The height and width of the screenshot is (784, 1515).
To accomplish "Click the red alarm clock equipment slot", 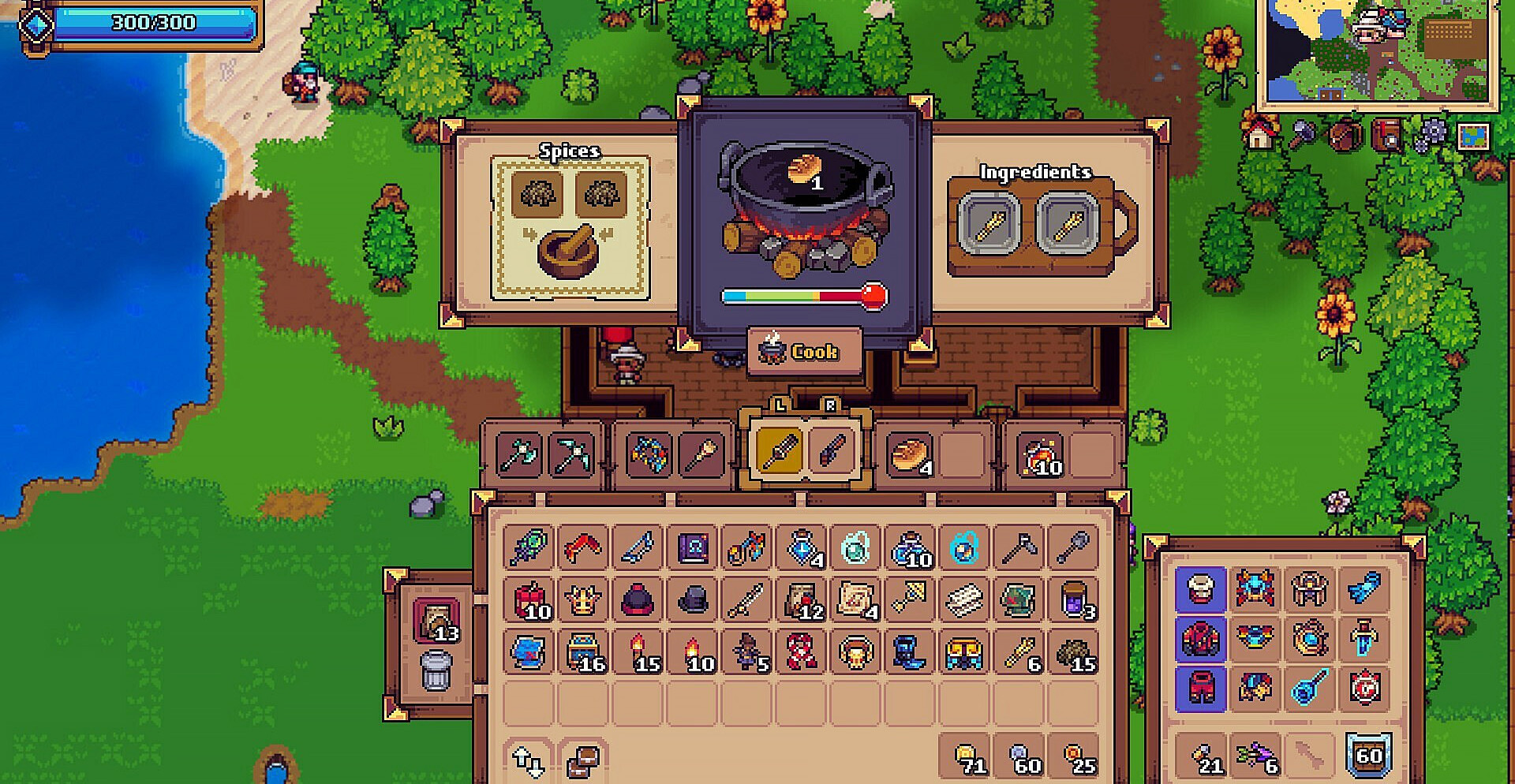I will point(1364,688).
